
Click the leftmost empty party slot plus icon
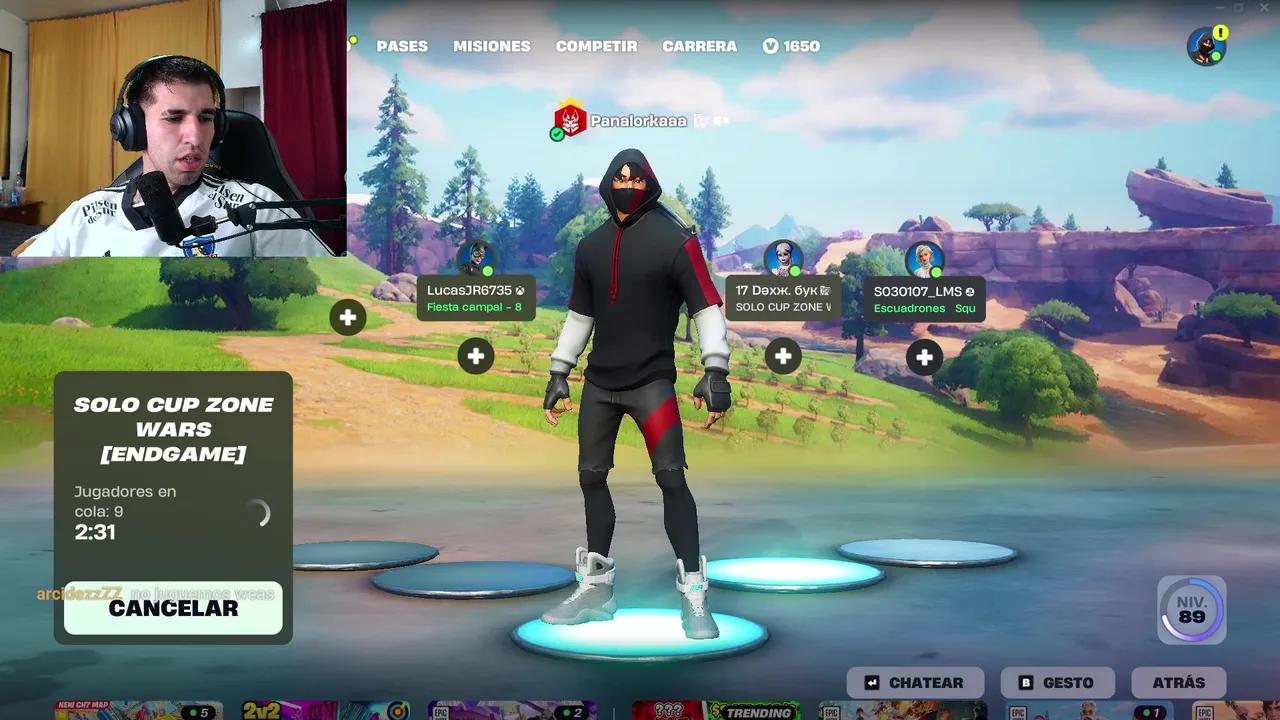[x=347, y=318]
